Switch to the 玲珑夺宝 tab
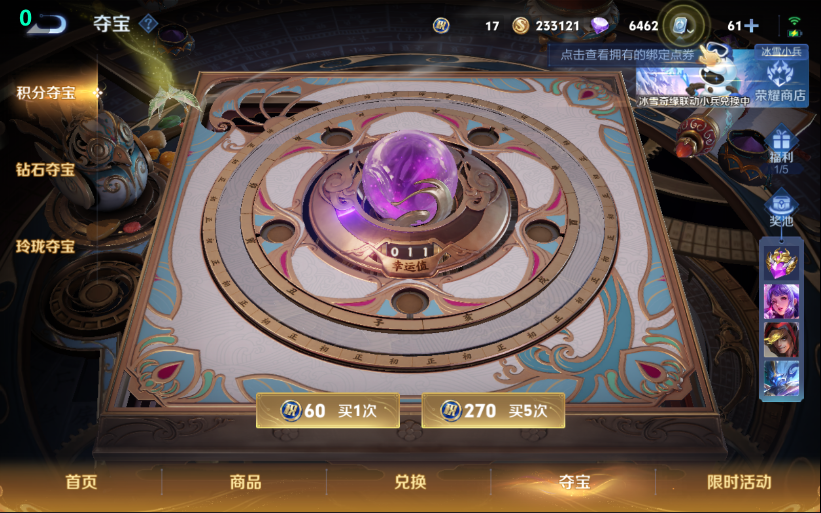Viewport: 821px width, 513px height. [46, 245]
